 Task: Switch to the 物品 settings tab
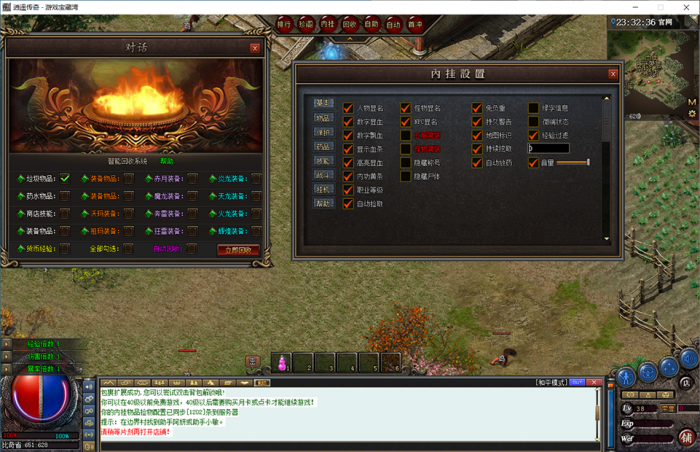(x=324, y=117)
